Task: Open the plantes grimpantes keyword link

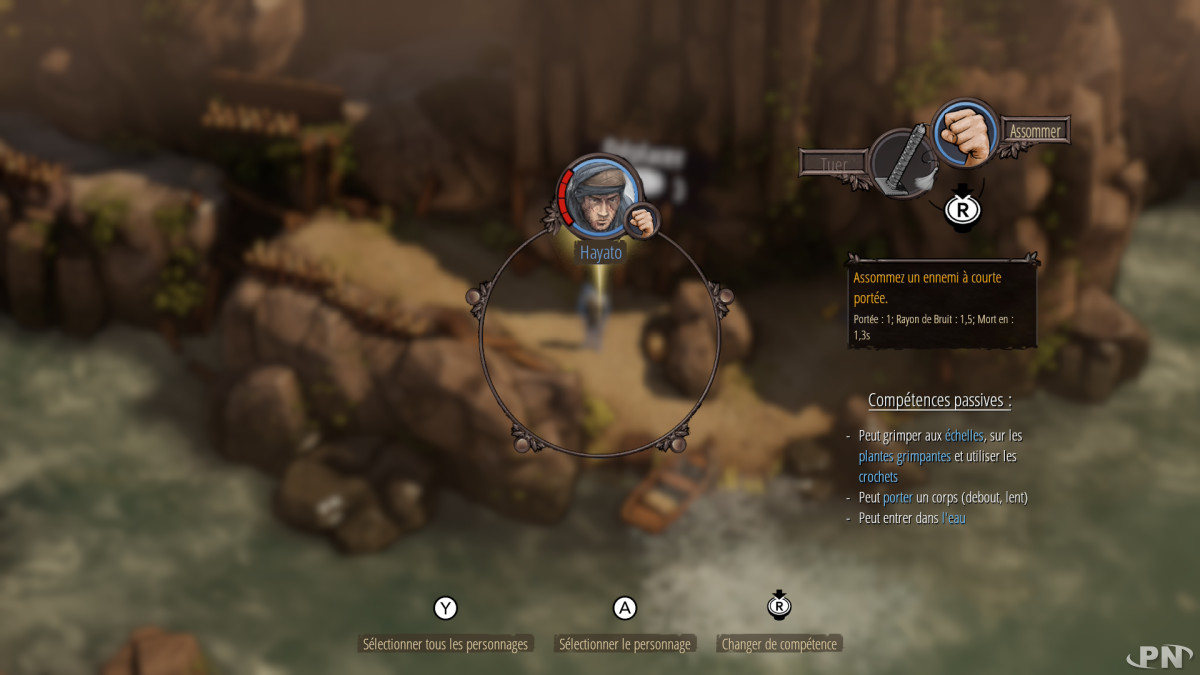Action: [x=904, y=456]
